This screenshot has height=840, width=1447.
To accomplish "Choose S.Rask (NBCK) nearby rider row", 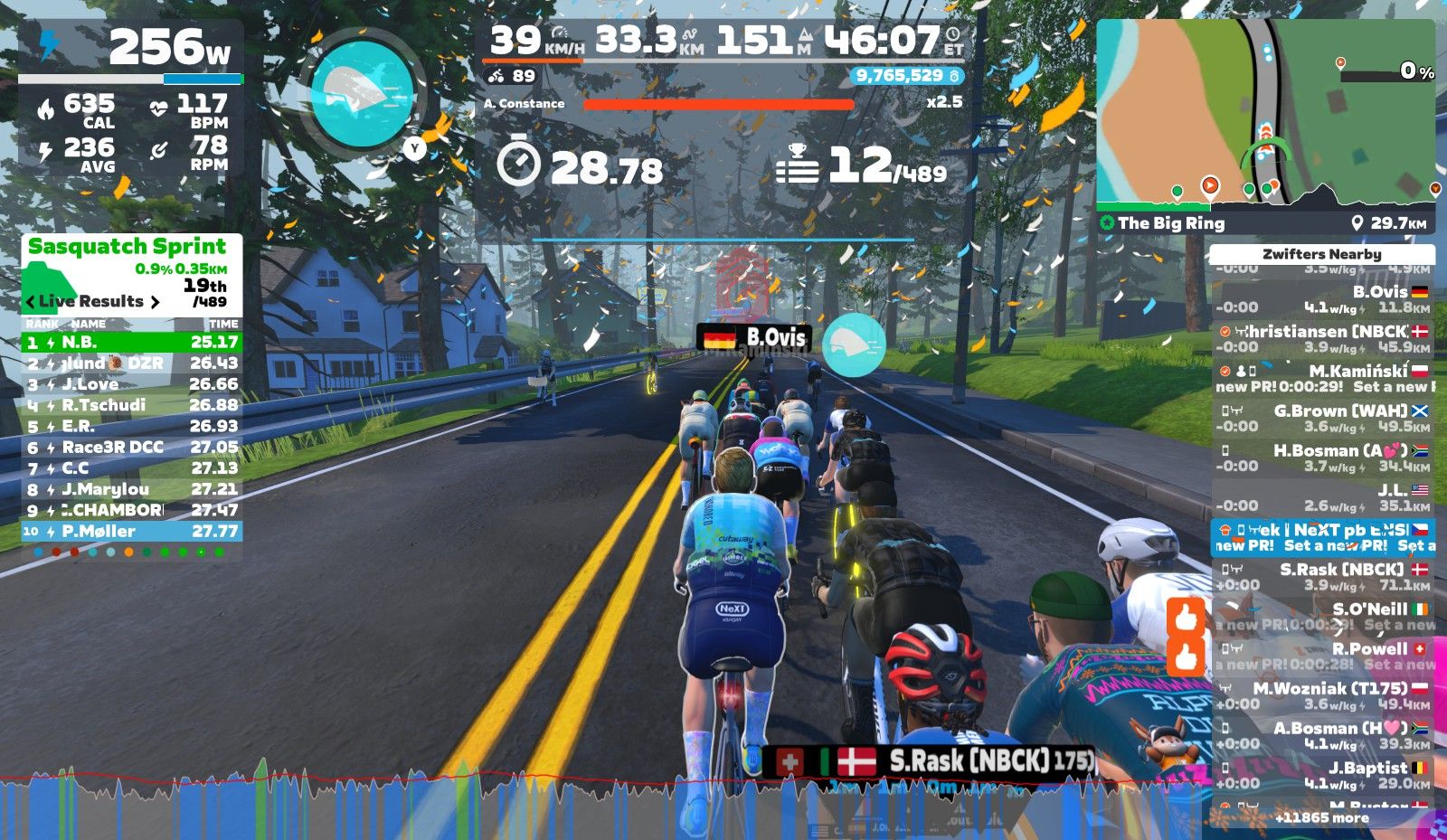I will point(1322,577).
